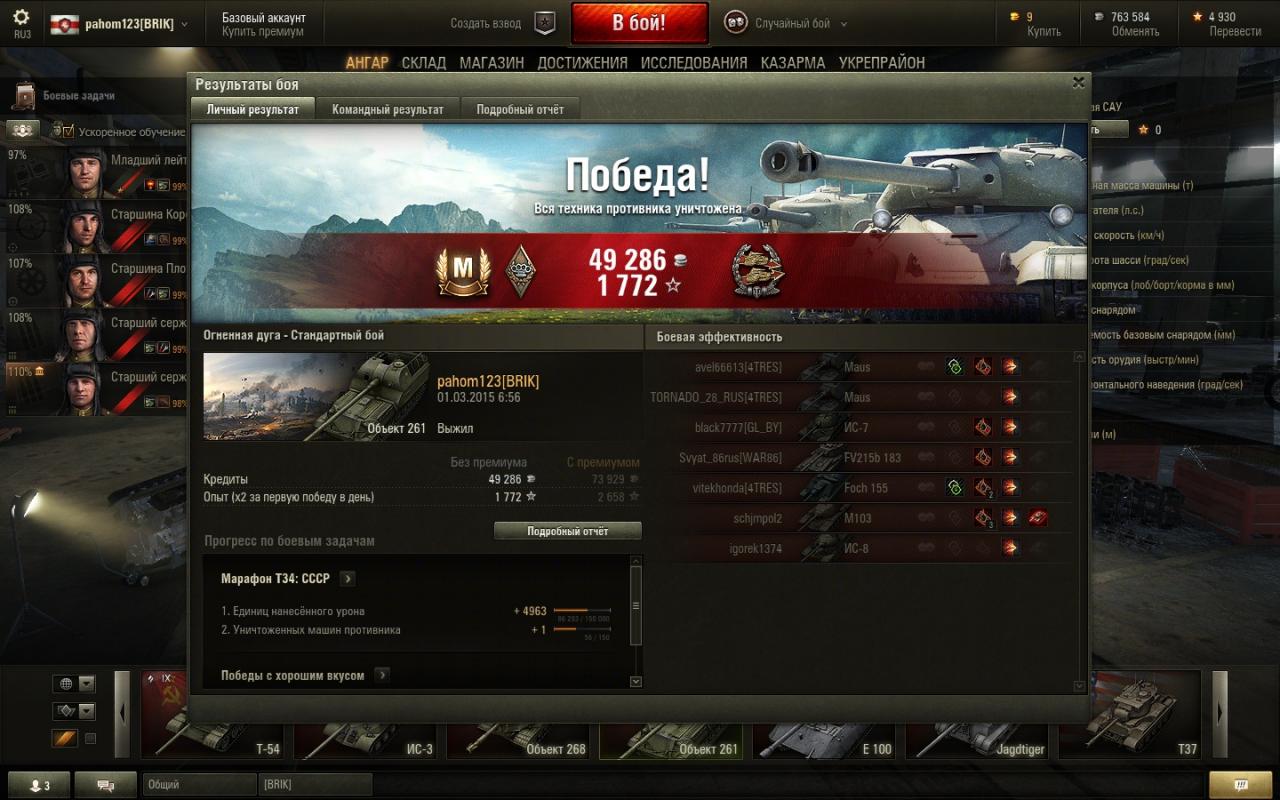Expand Победы с хорошим вкусом mission
Screen dimensions: 1280x800
pos(382,676)
